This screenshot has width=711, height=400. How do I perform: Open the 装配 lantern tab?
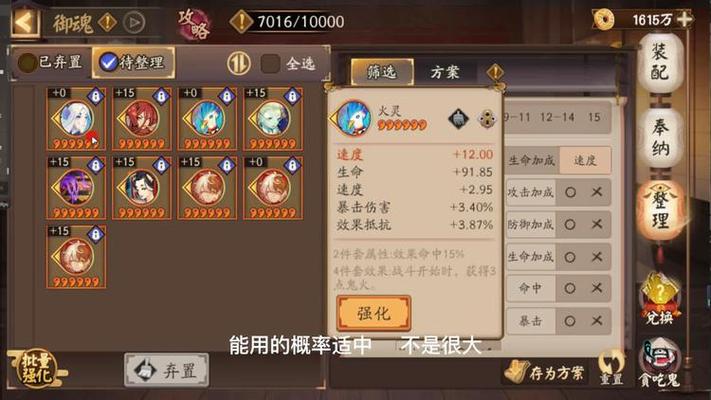click(660, 62)
